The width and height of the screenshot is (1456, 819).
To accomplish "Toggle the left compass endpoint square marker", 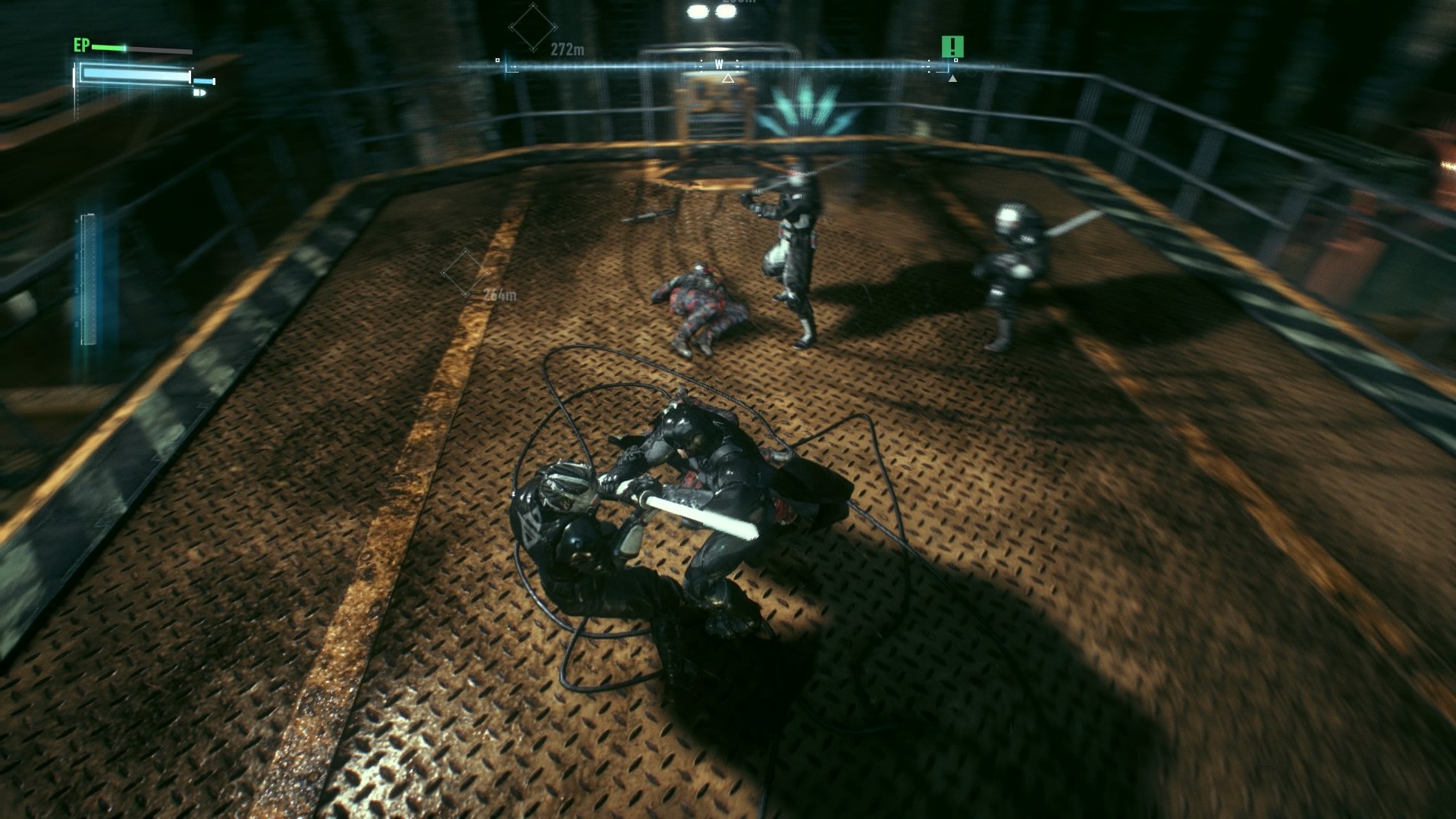I will pyautogui.click(x=498, y=59).
